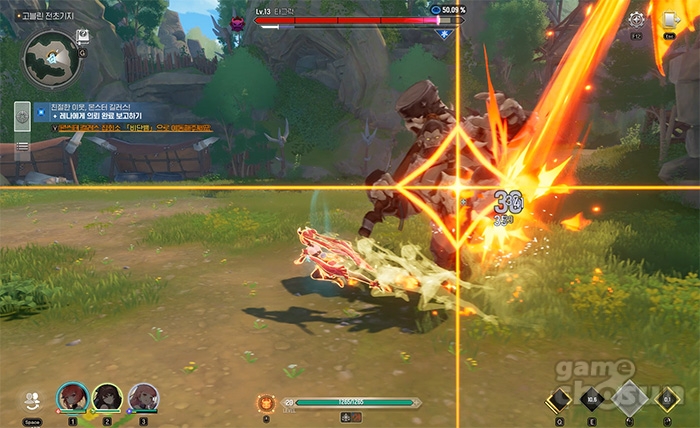Activate the leftmost diamond skill icon

tap(558, 400)
